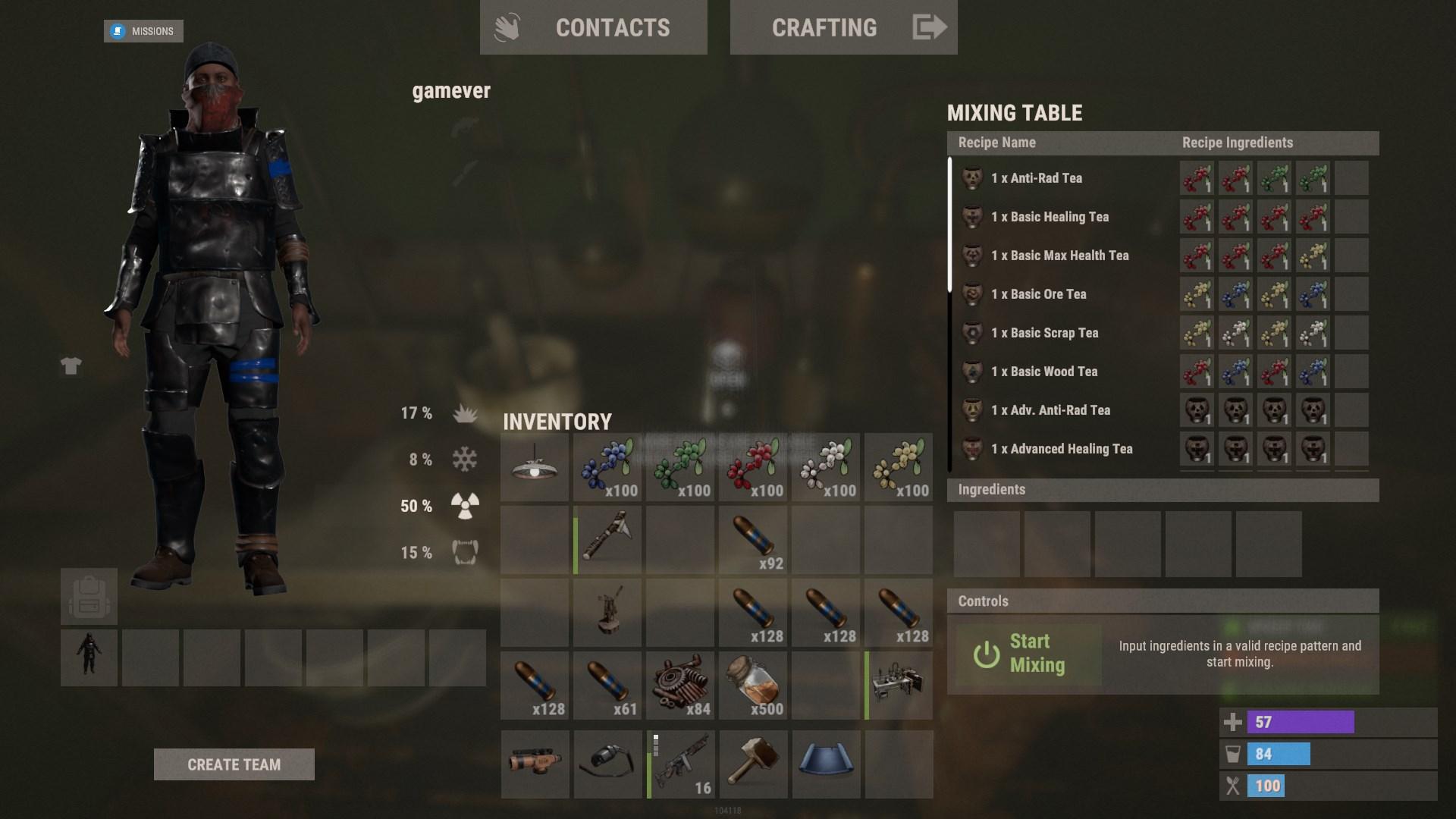Select the gears stack of 84
This screenshot has height=819, width=1456.
(x=680, y=686)
